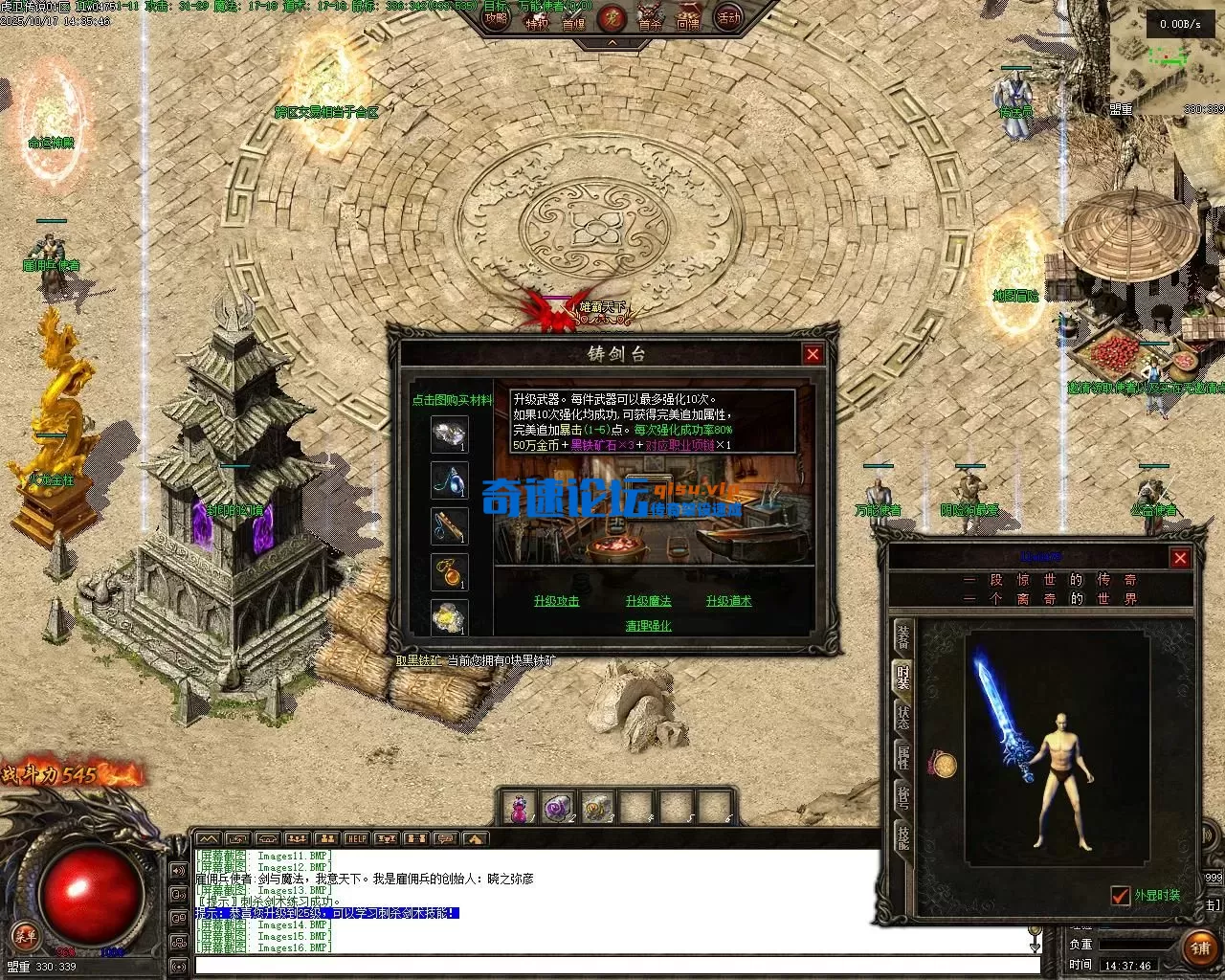Buy the blue gem necklace material
The image size is (1225, 980).
(x=449, y=479)
